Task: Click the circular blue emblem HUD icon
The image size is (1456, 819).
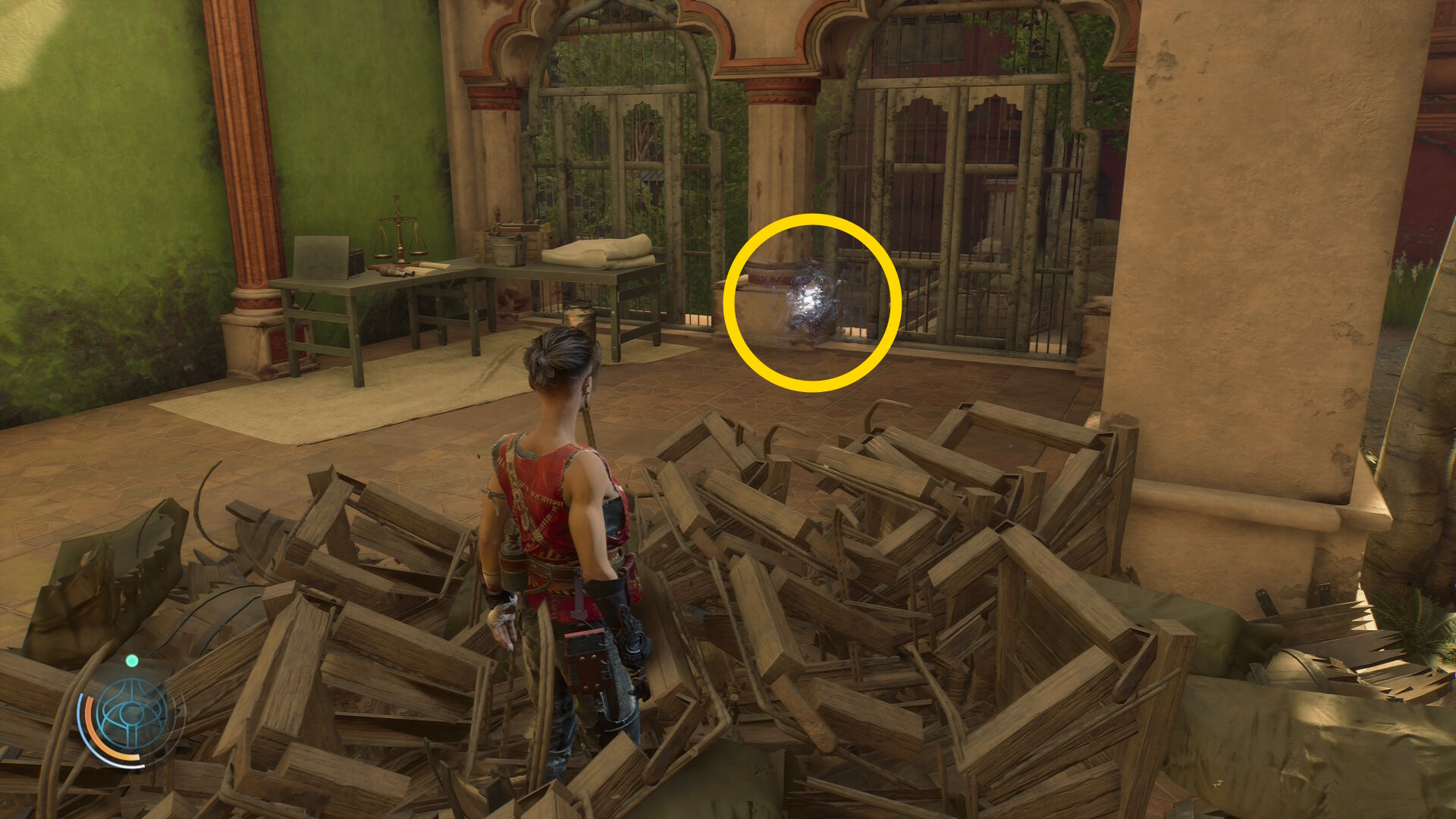Action: click(132, 715)
